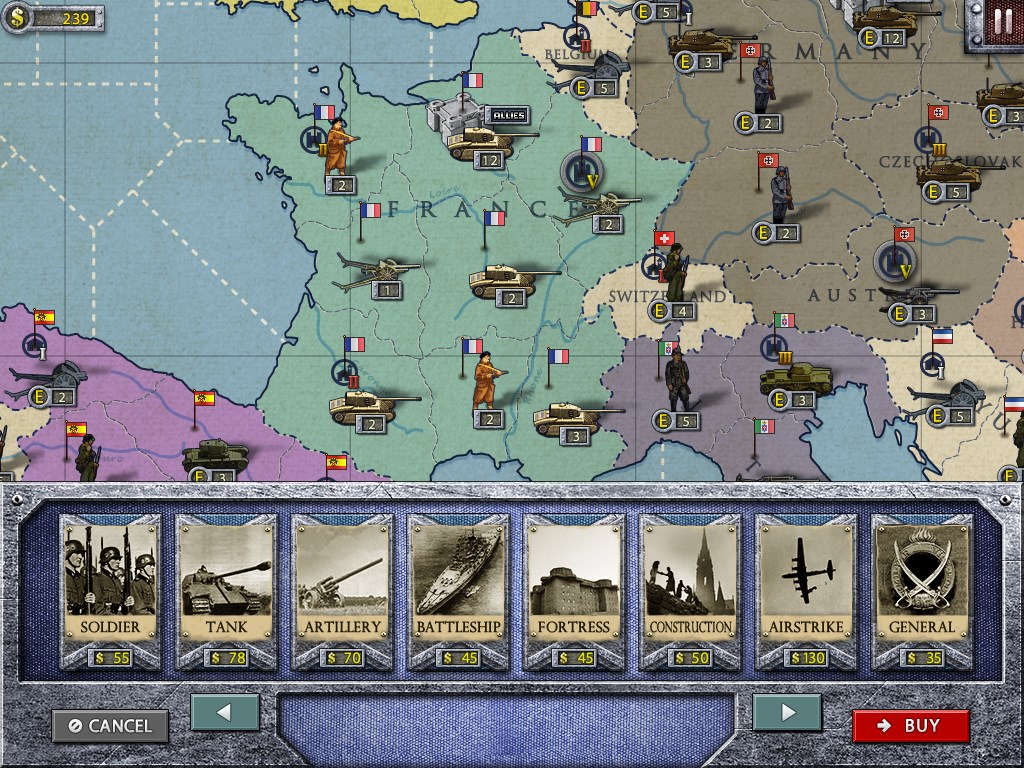Select the Soldier purchase card
Viewport: 1024px width, 768px height.
pos(110,590)
